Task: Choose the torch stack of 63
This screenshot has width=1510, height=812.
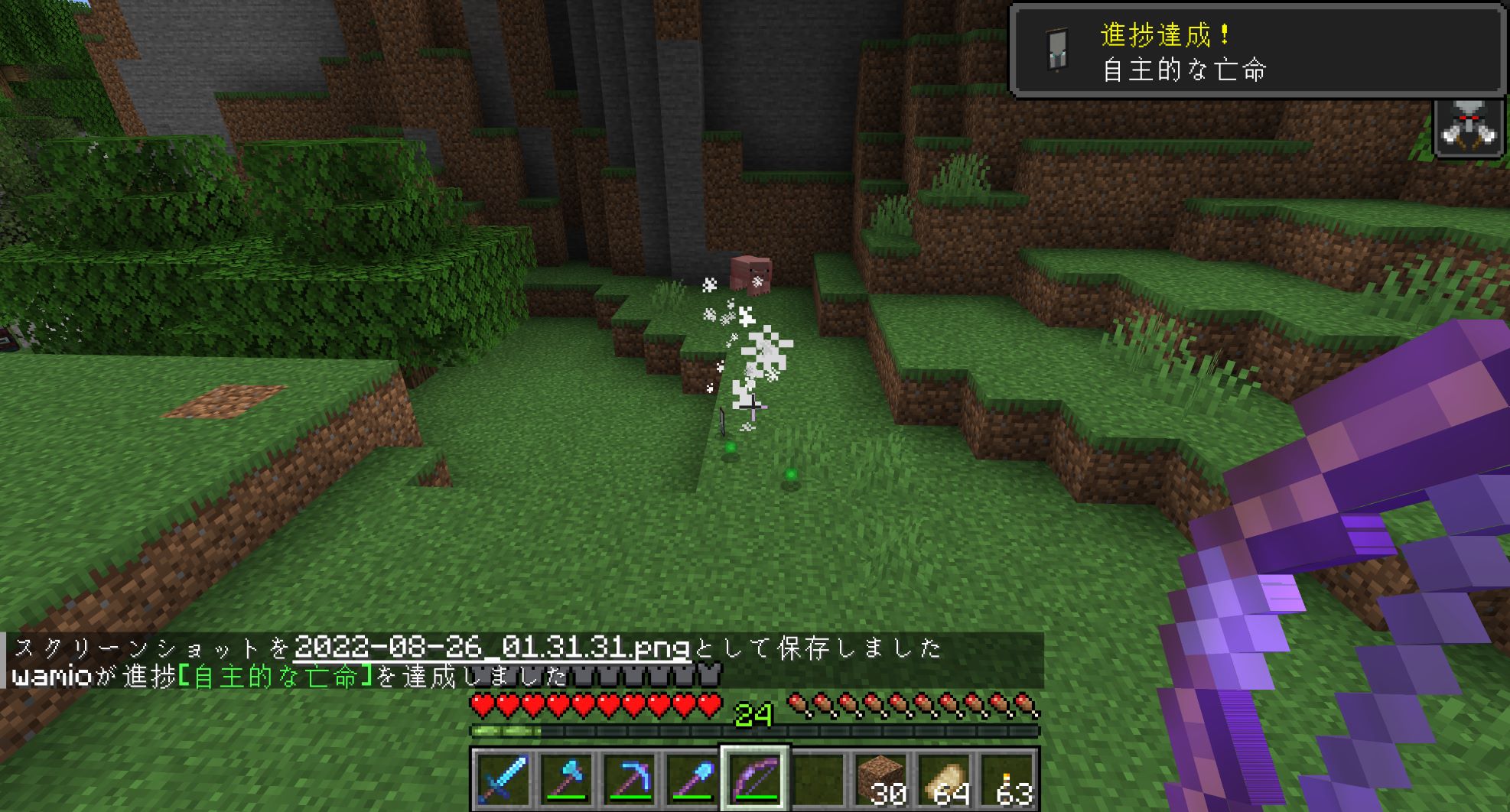Action: 1008,779
